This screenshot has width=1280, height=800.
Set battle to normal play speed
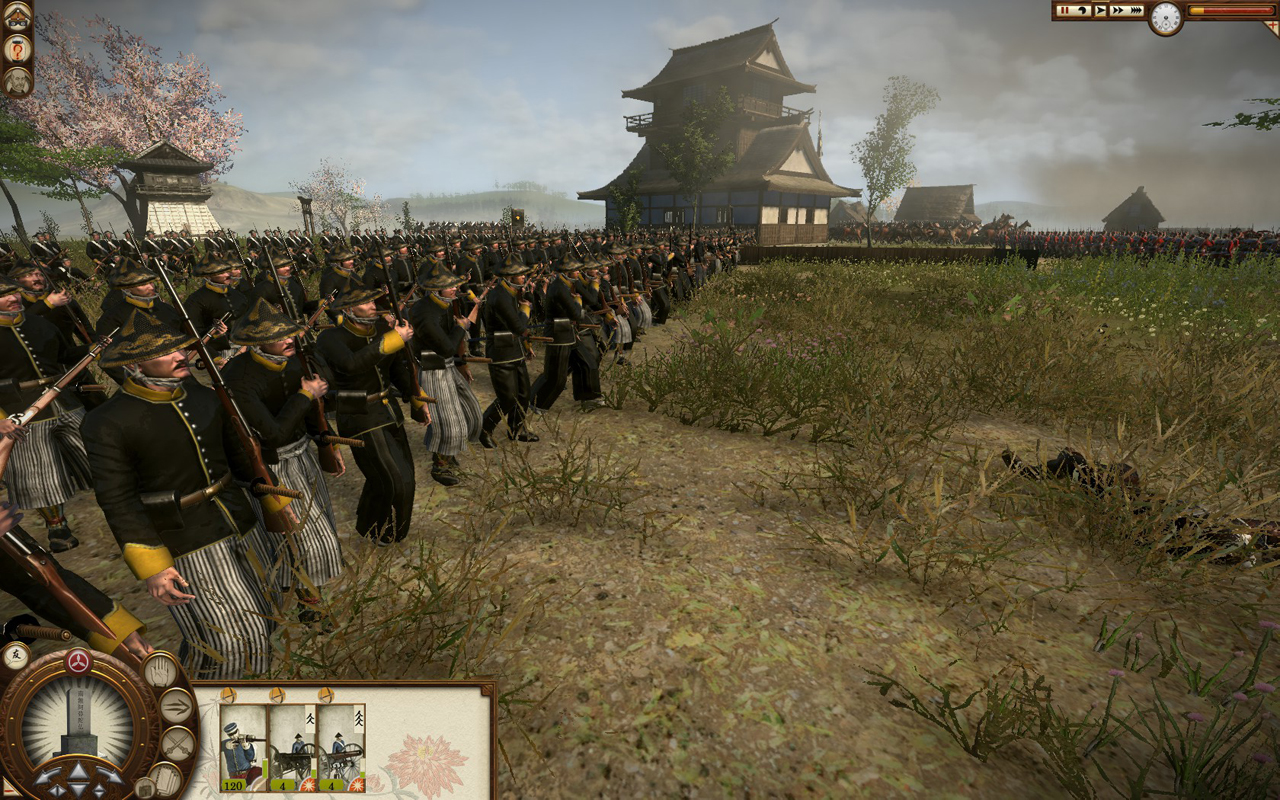tap(1100, 10)
